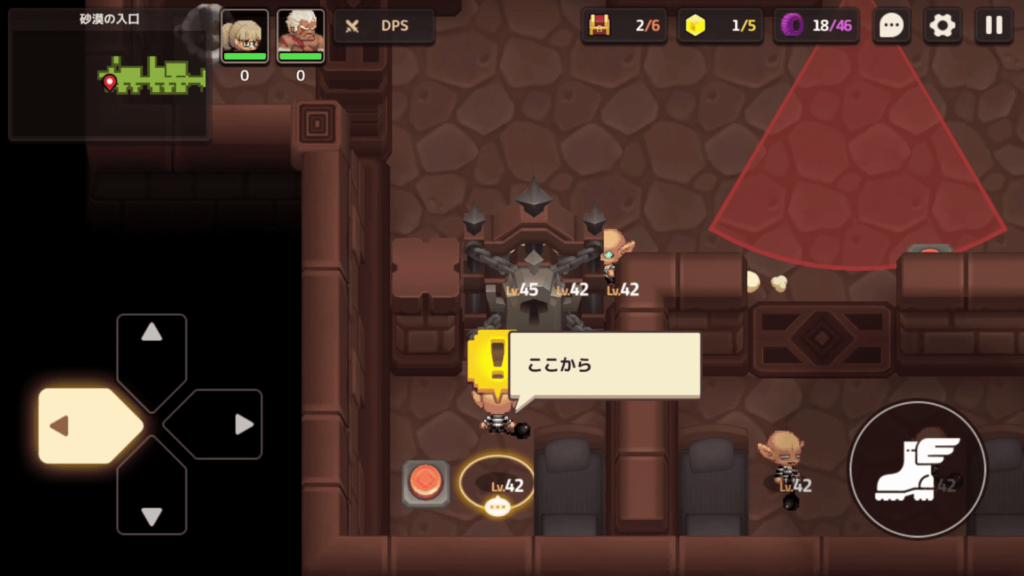Move left with the highlighted D-pad arrow

point(88,426)
